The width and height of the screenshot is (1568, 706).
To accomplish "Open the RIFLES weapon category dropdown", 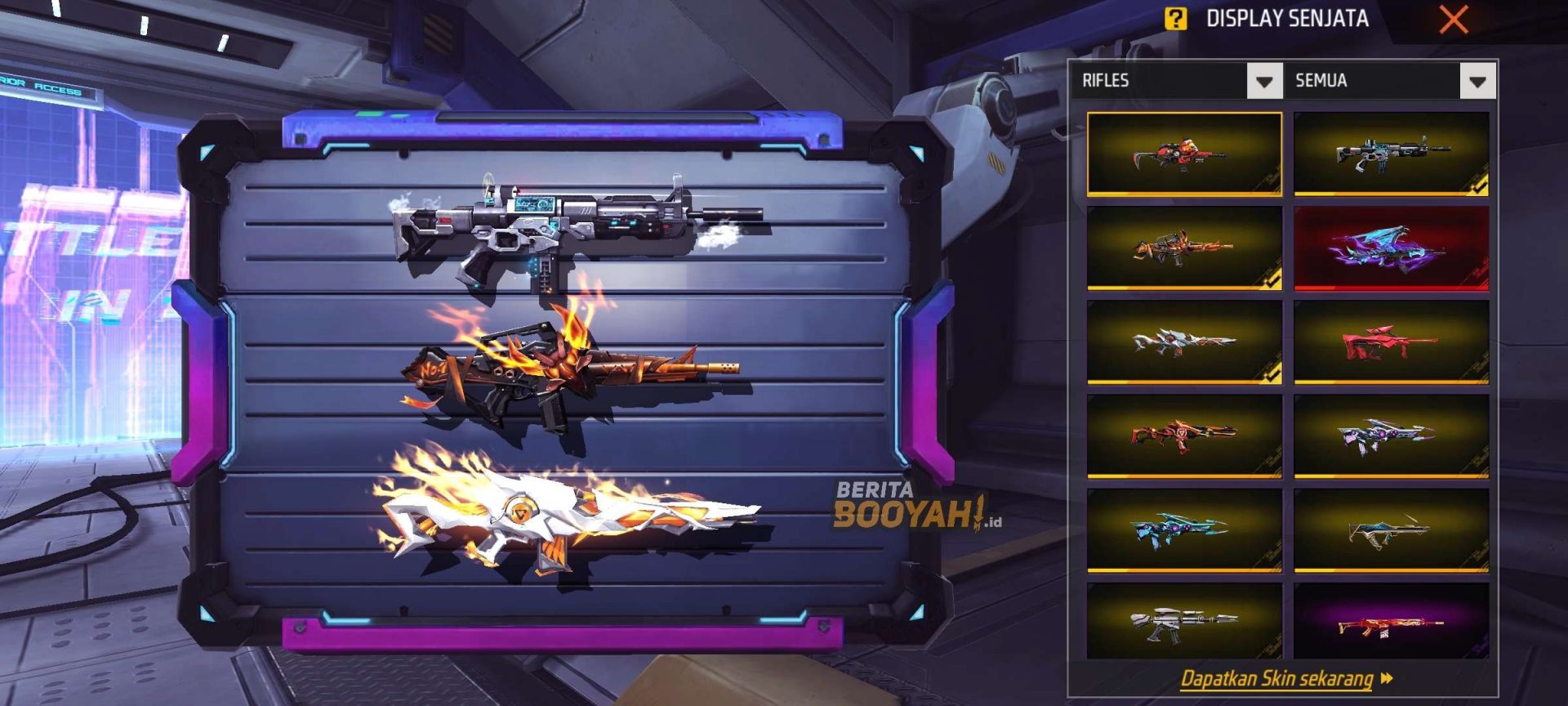I will point(1263,81).
